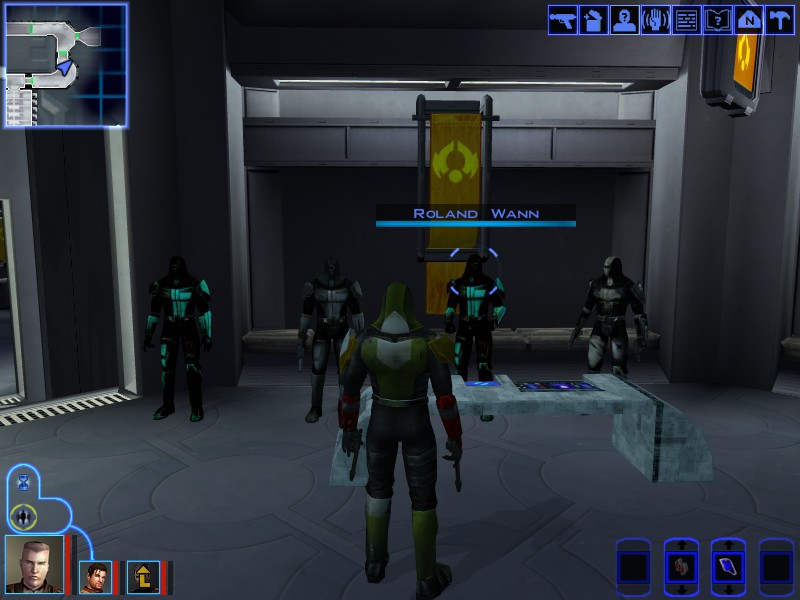This screenshot has height=600, width=800.
Task: Toggle the solo mode figure icon
Action: click(x=24, y=516)
